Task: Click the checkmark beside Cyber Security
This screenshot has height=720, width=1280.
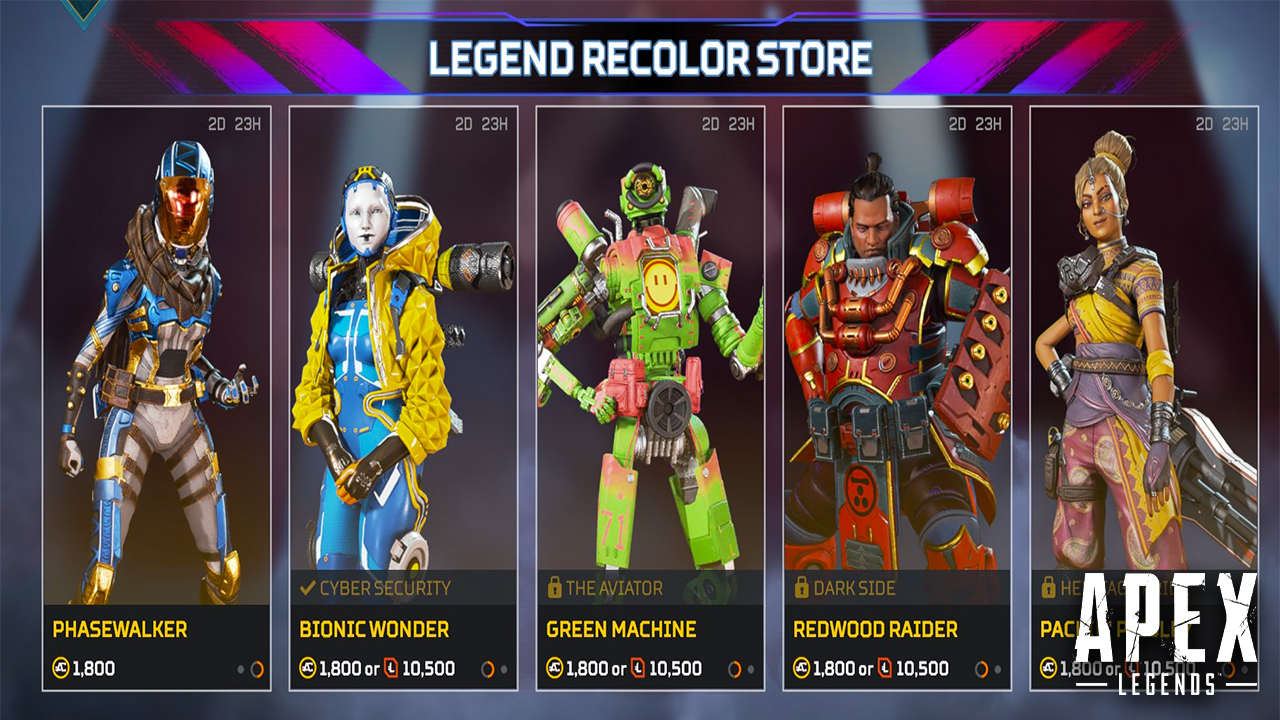Action: [306, 588]
